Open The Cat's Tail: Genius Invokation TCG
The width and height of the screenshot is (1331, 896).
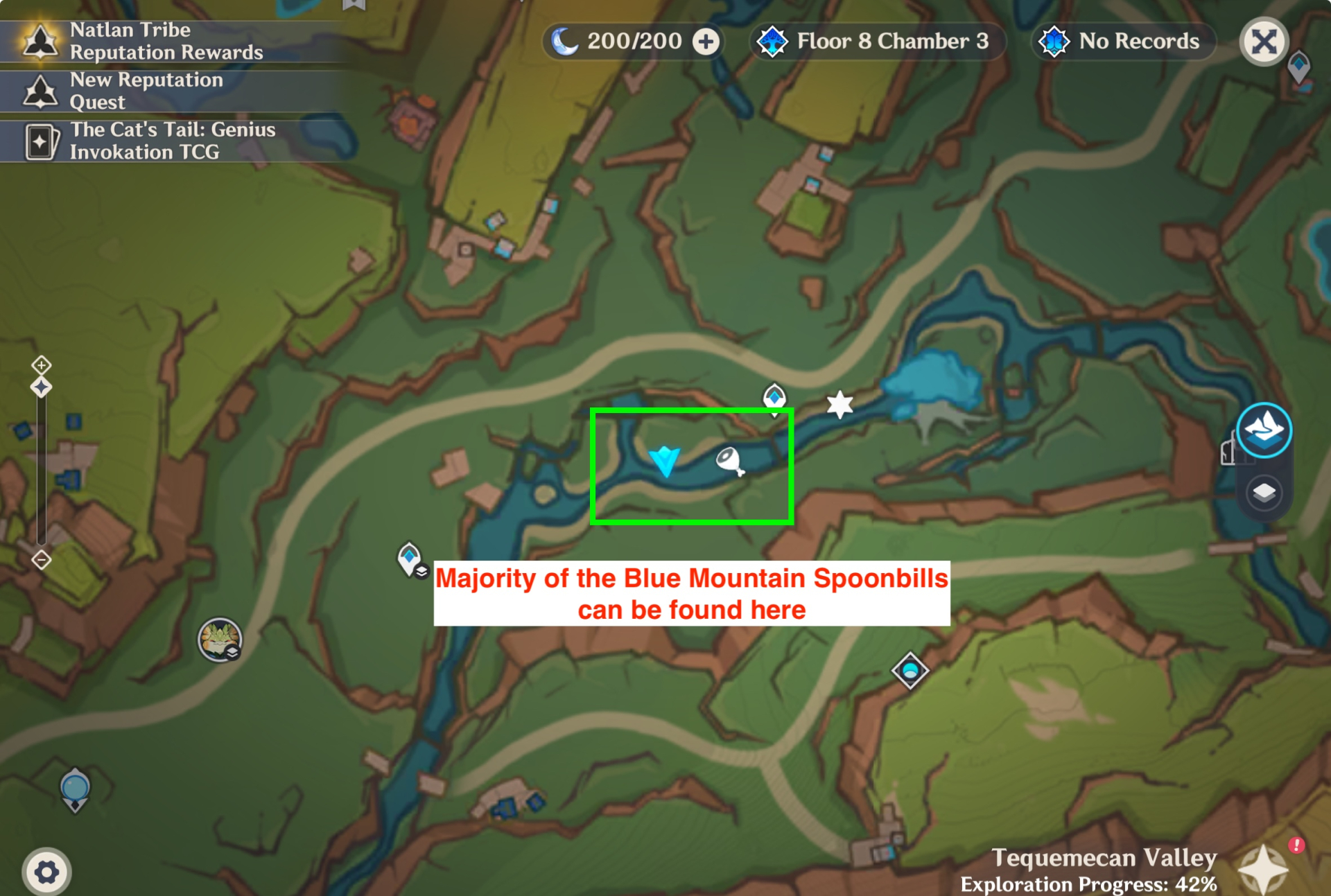click(172, 141)
